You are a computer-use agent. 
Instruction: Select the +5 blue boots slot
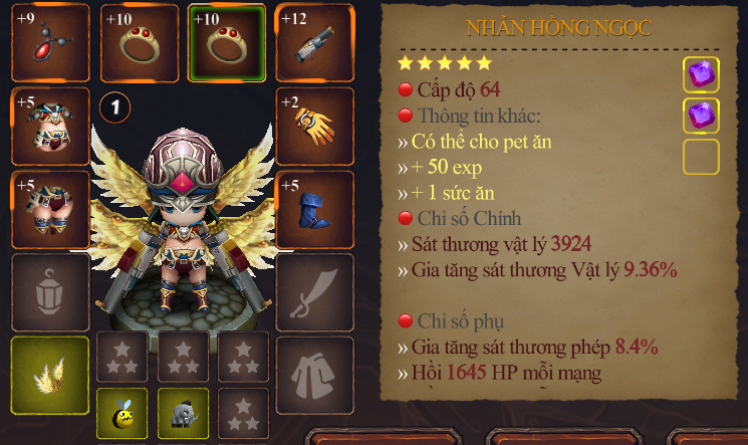[314, 209]
